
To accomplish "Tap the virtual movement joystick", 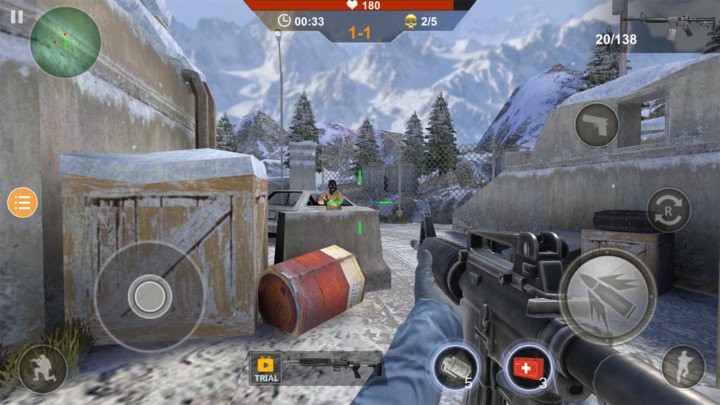I will point(150,295).
